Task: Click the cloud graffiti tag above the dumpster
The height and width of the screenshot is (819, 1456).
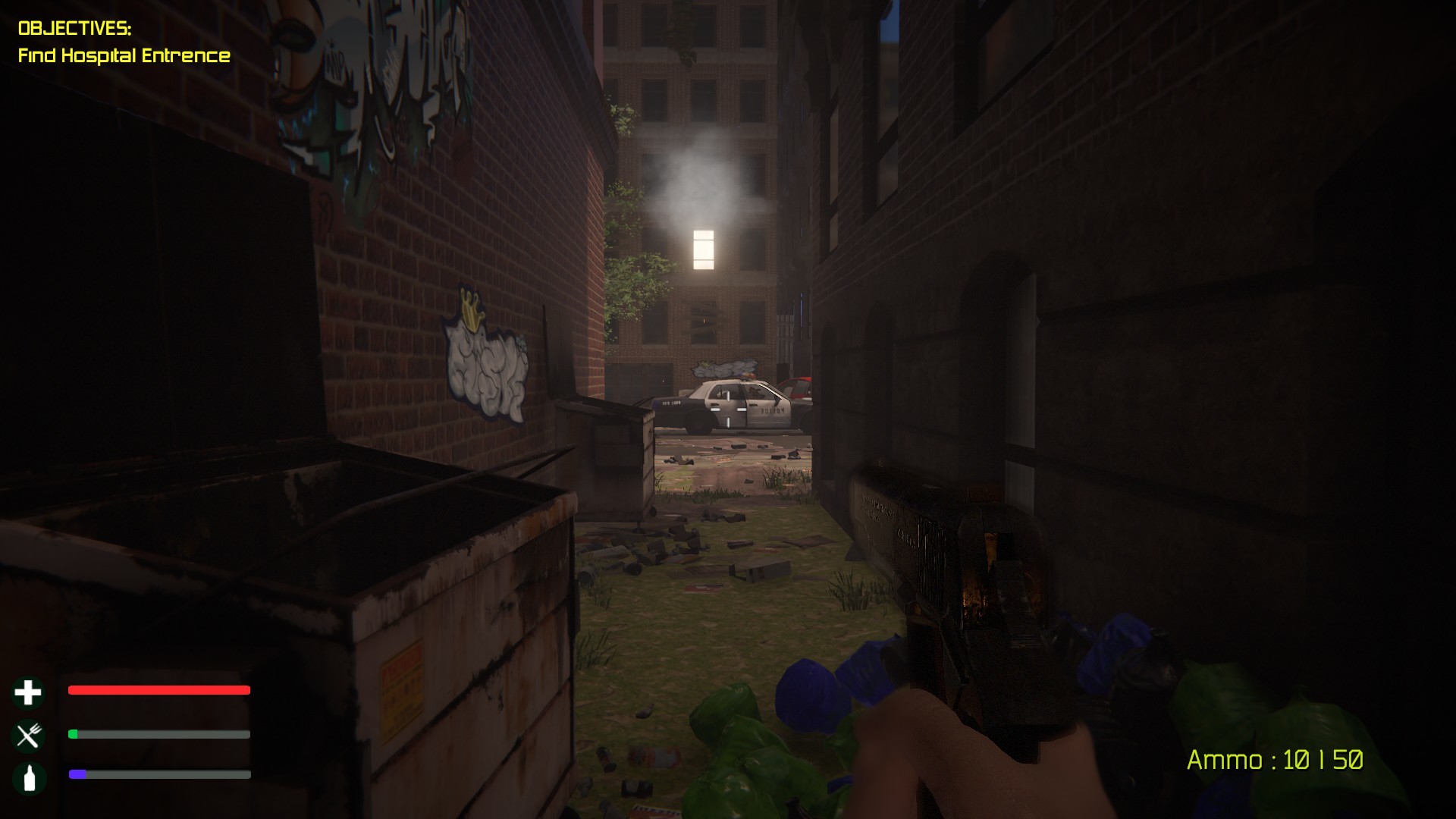Action: pos(485,372)
